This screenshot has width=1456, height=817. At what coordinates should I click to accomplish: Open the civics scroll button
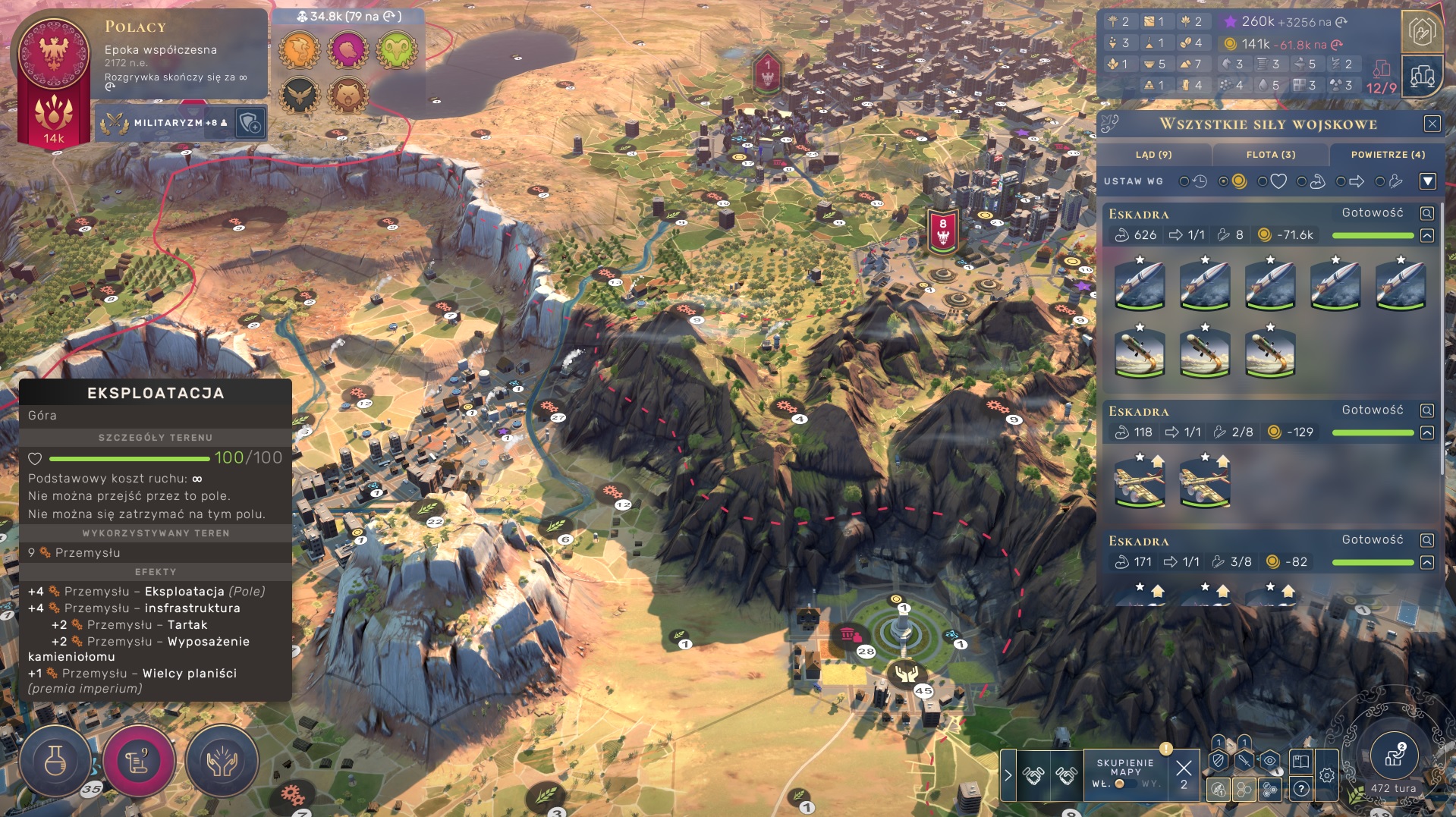click(x=139, y=760)
